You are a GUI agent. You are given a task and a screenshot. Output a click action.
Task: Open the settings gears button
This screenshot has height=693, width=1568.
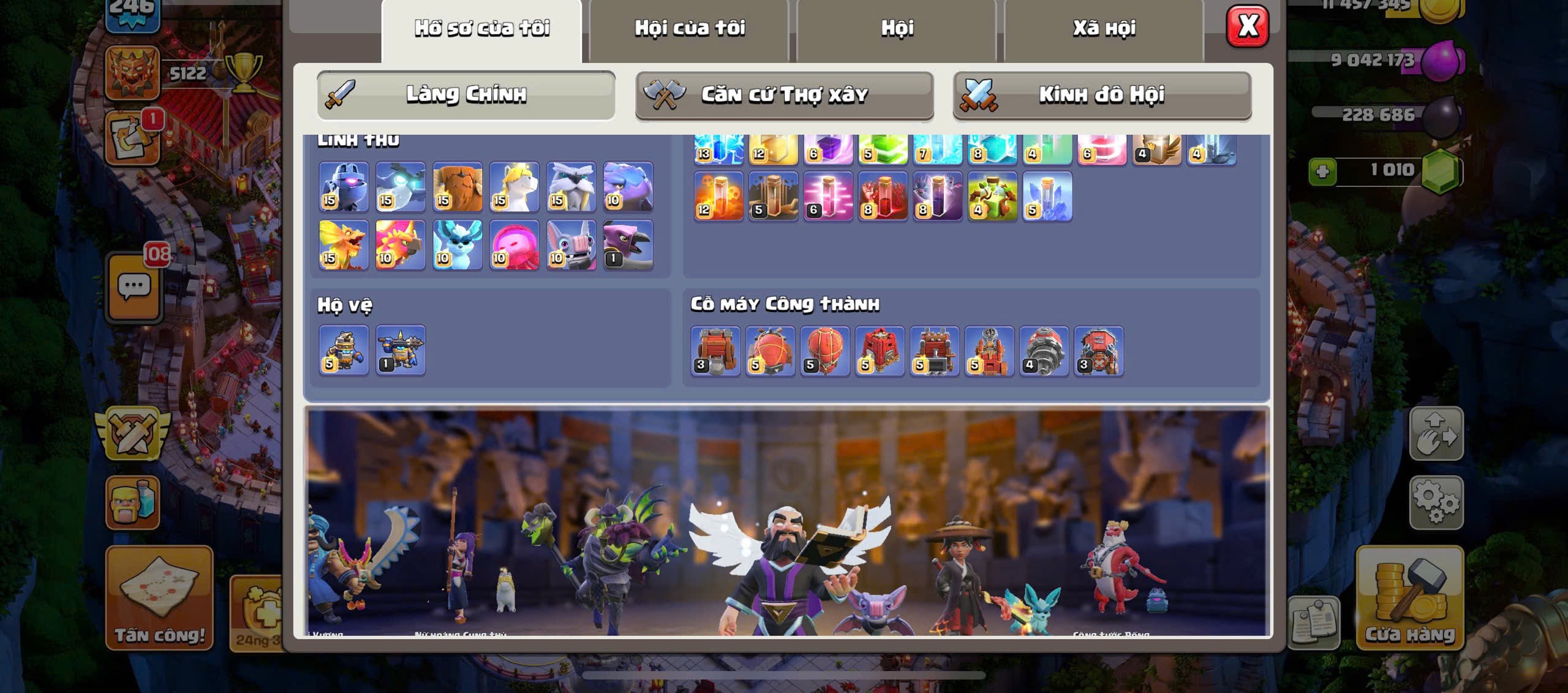pos(1436,502)
